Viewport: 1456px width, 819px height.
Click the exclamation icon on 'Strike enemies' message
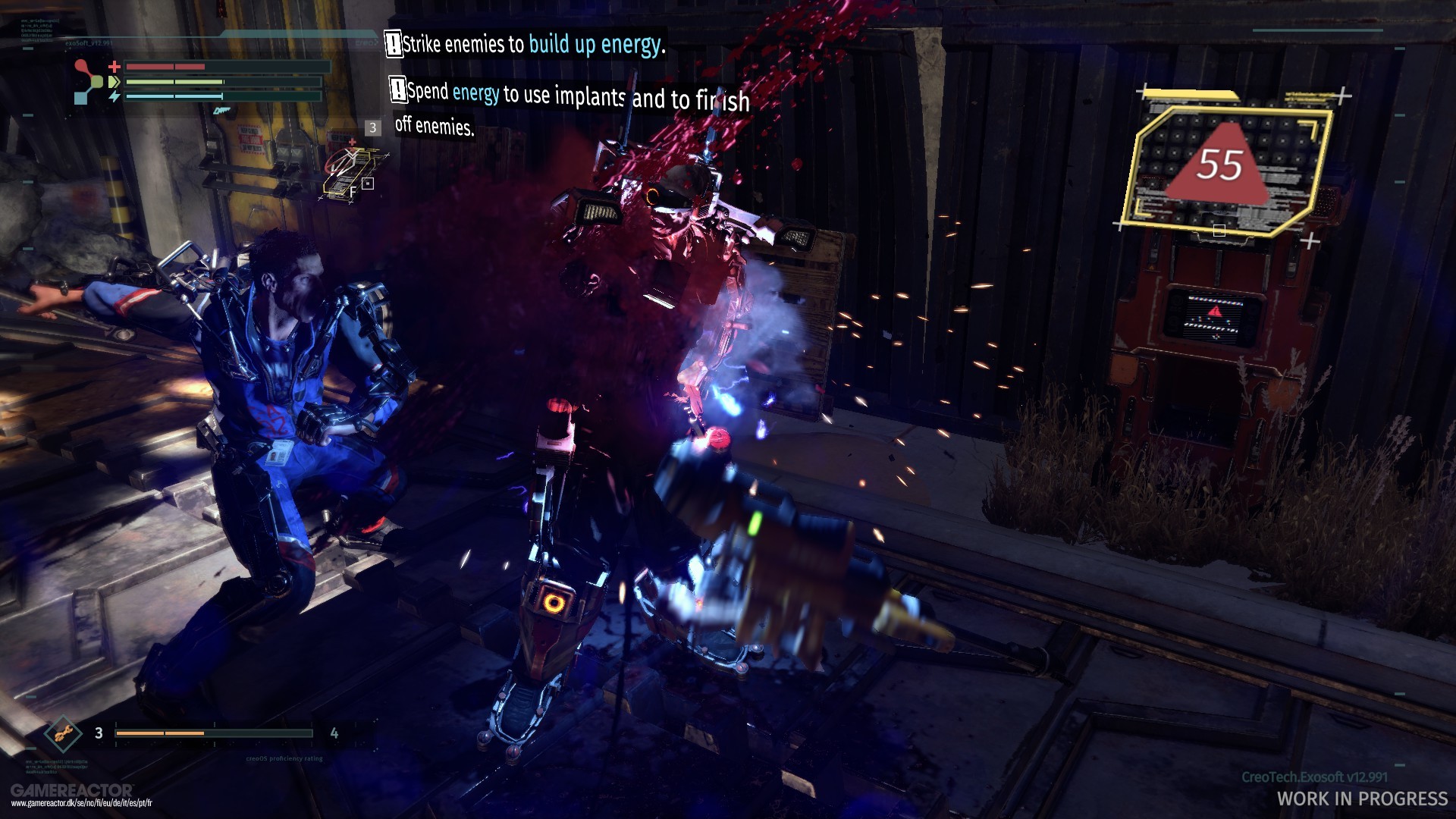394,45
